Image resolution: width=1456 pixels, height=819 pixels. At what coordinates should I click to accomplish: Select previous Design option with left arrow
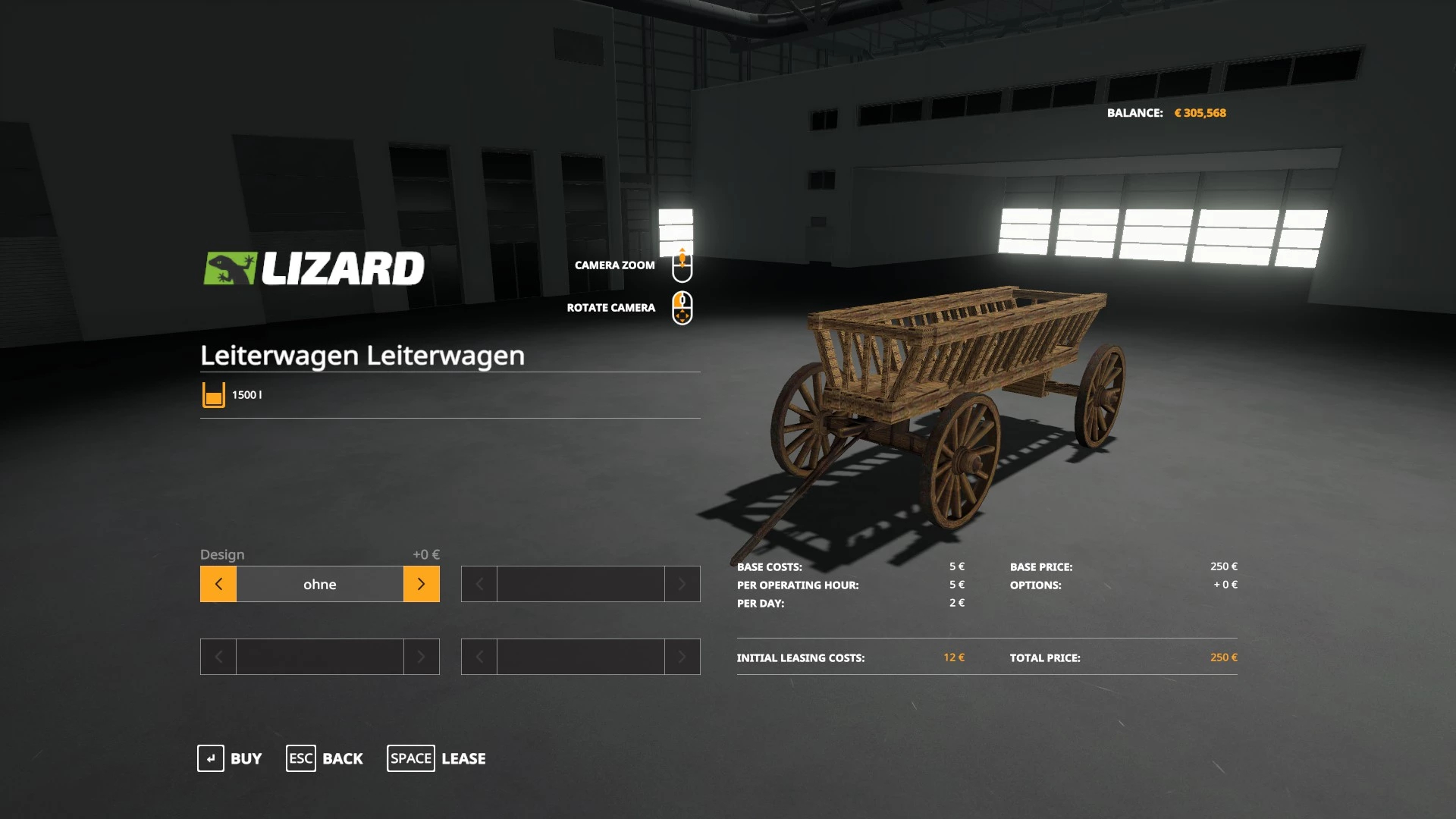pos(218,584)
